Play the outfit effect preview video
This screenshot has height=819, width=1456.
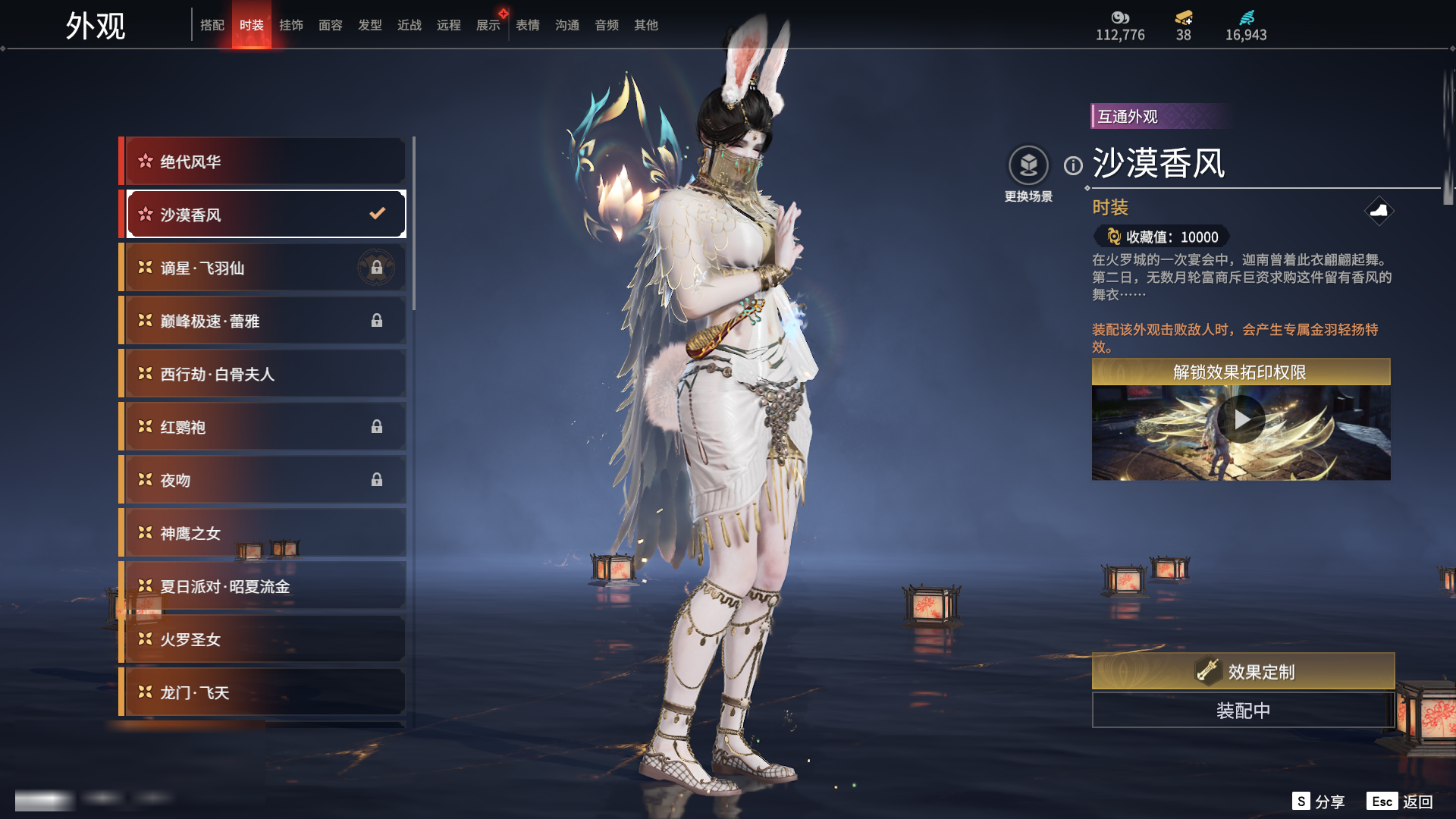pyautogui.click(x=1241, y=419)
